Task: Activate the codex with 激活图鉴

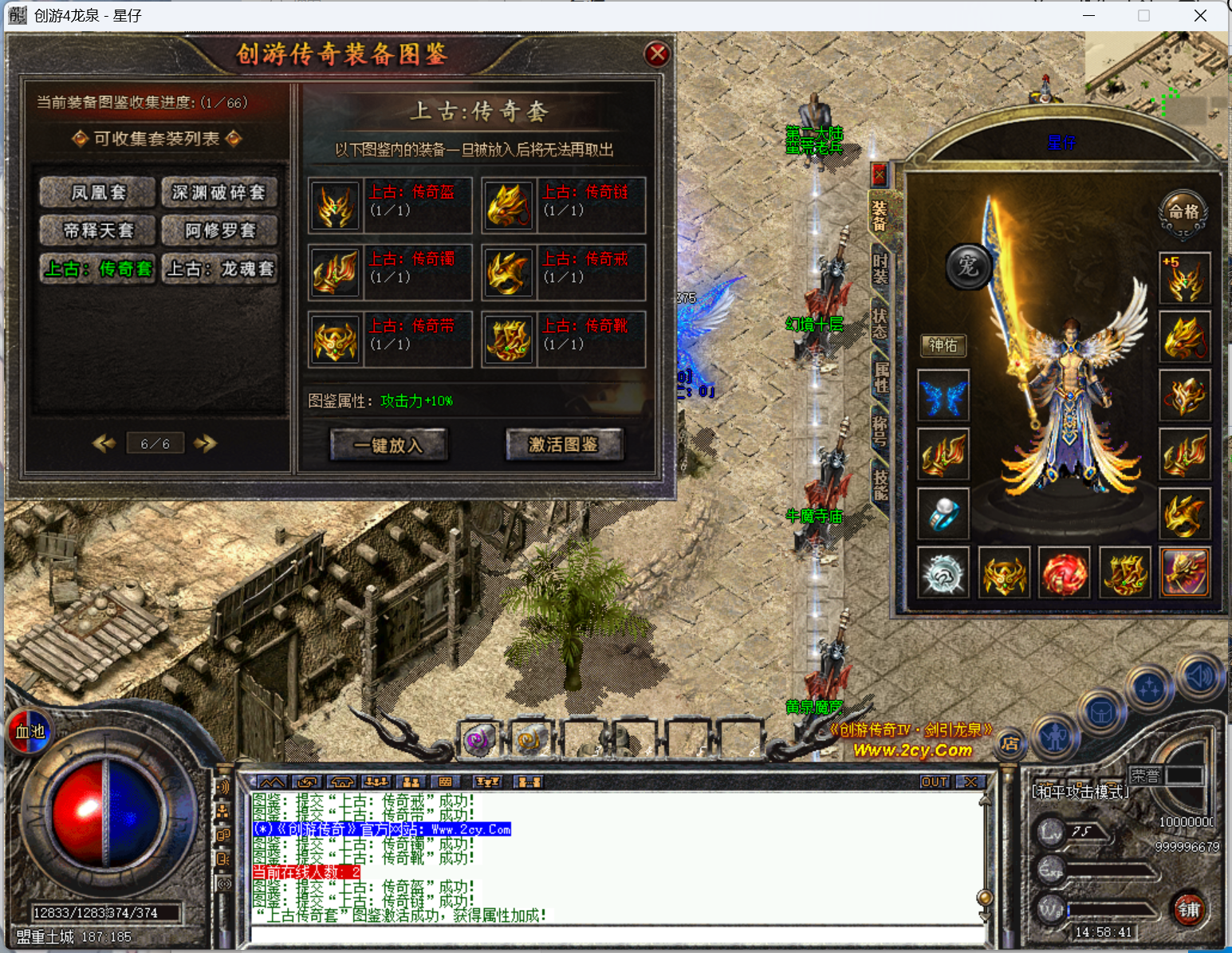Action: point(563,445)
